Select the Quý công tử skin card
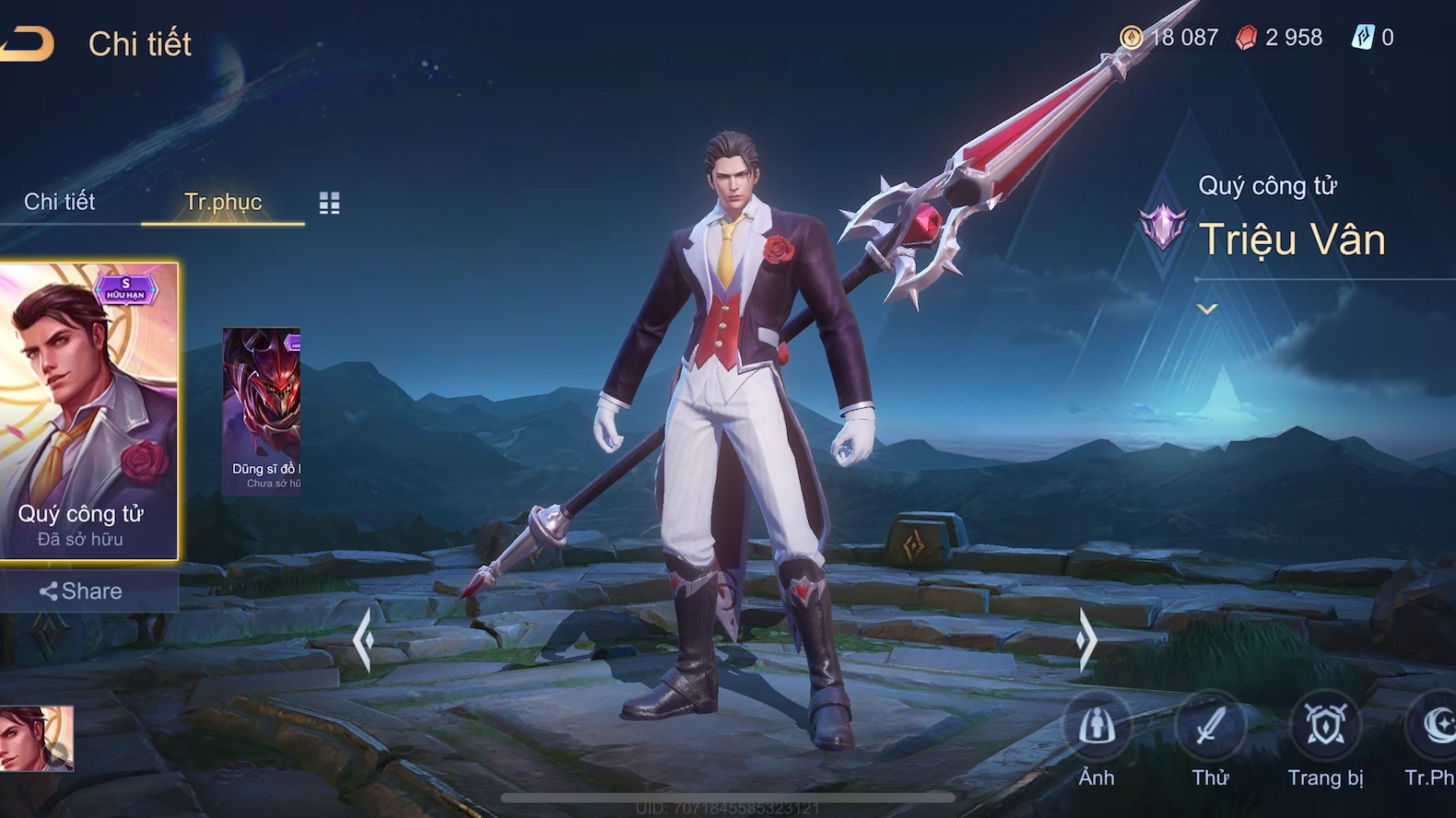The width and height of the screenshot is (1456, 818). coord(88,410)
